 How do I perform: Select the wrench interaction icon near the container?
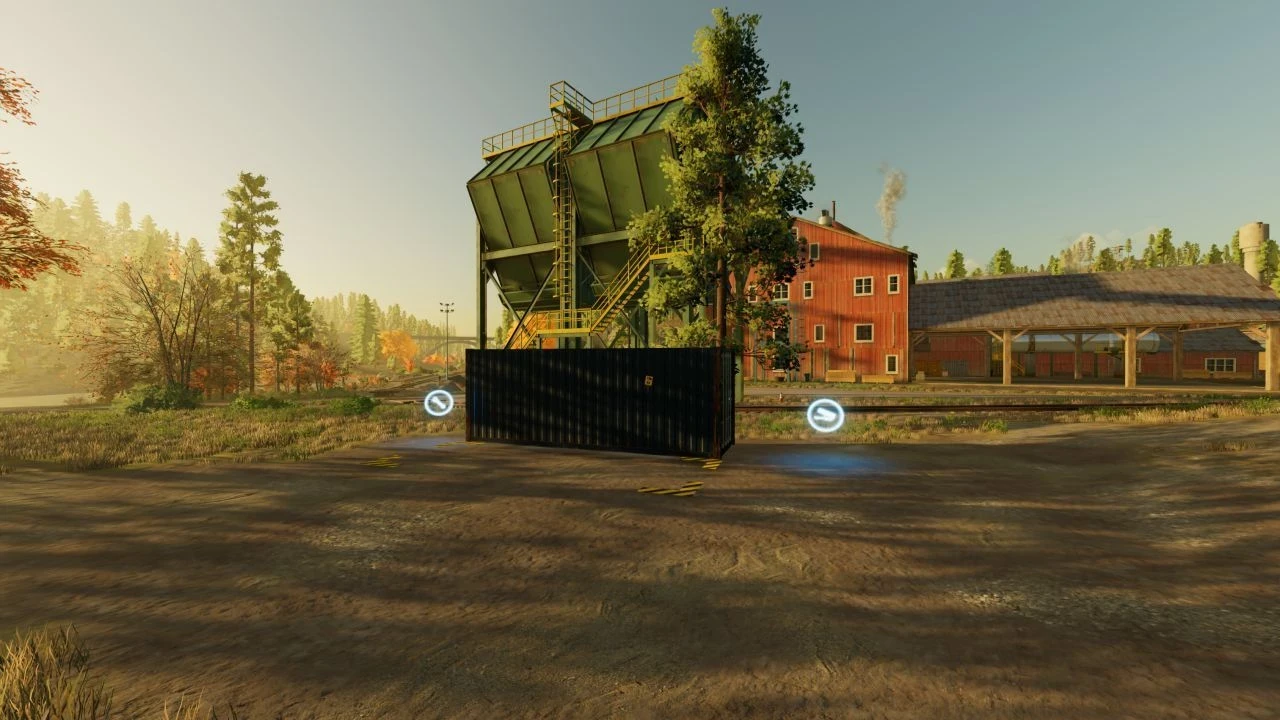[437, 404]
